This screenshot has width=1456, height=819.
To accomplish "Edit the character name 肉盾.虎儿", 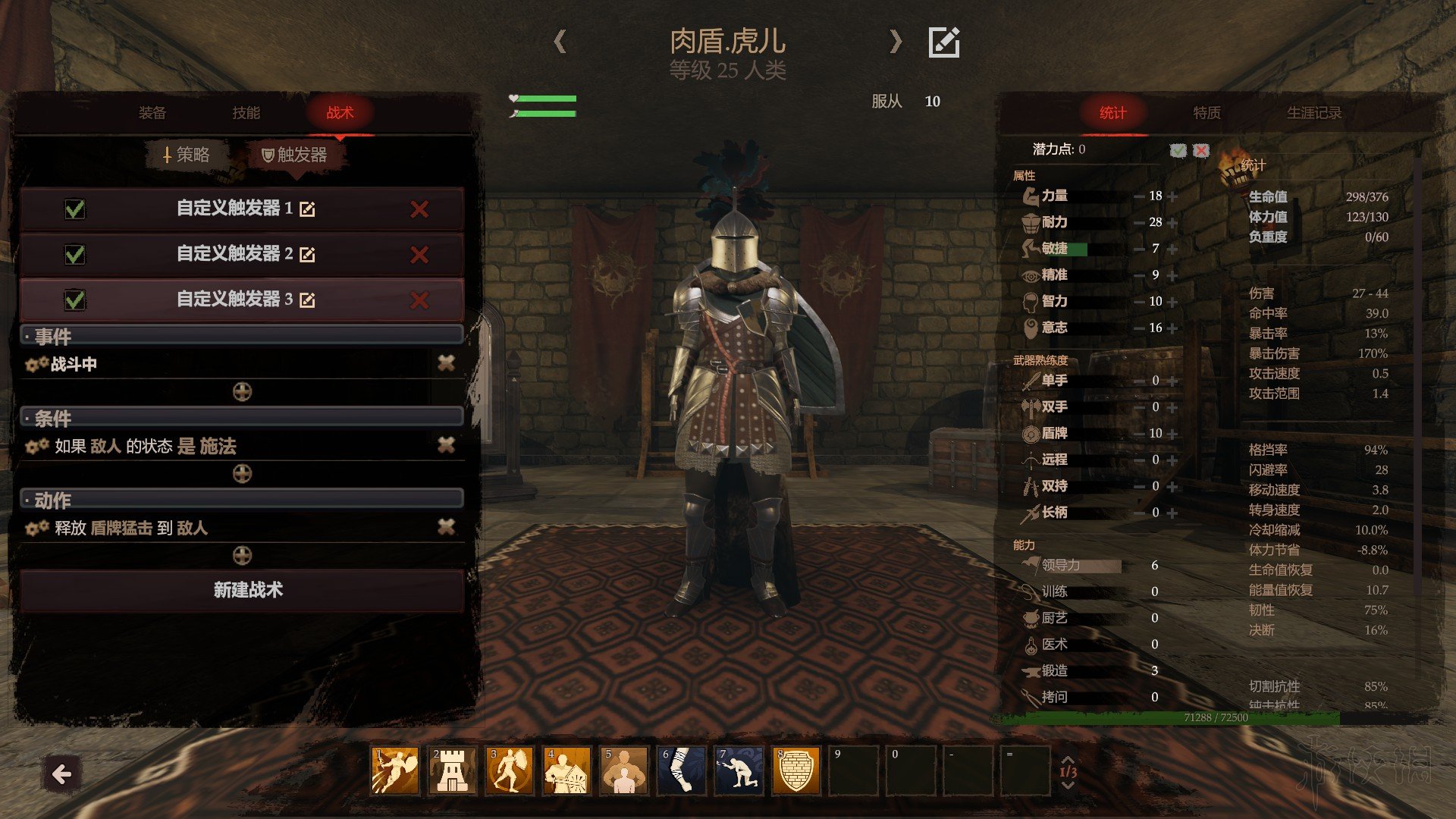I will pos(944,42).
